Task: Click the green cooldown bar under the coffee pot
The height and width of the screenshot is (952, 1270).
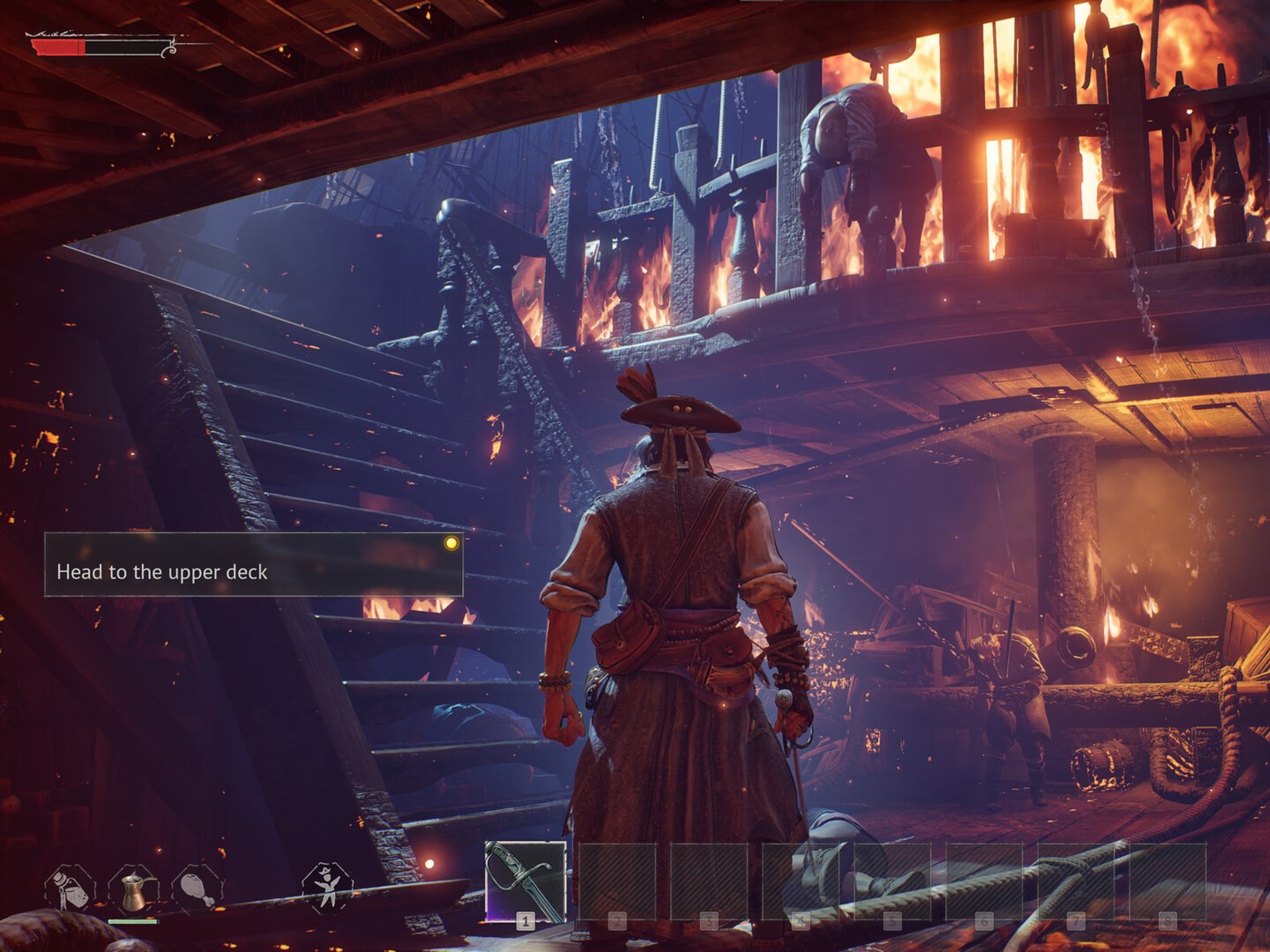Action: click(133, 921)
